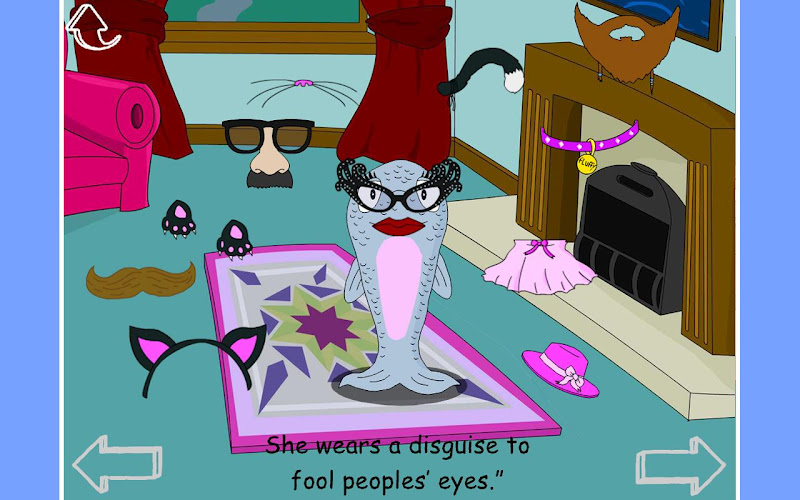Tap the curved back arrow icon
This screenshot has height=500, width=800.
tap(92, 25)
